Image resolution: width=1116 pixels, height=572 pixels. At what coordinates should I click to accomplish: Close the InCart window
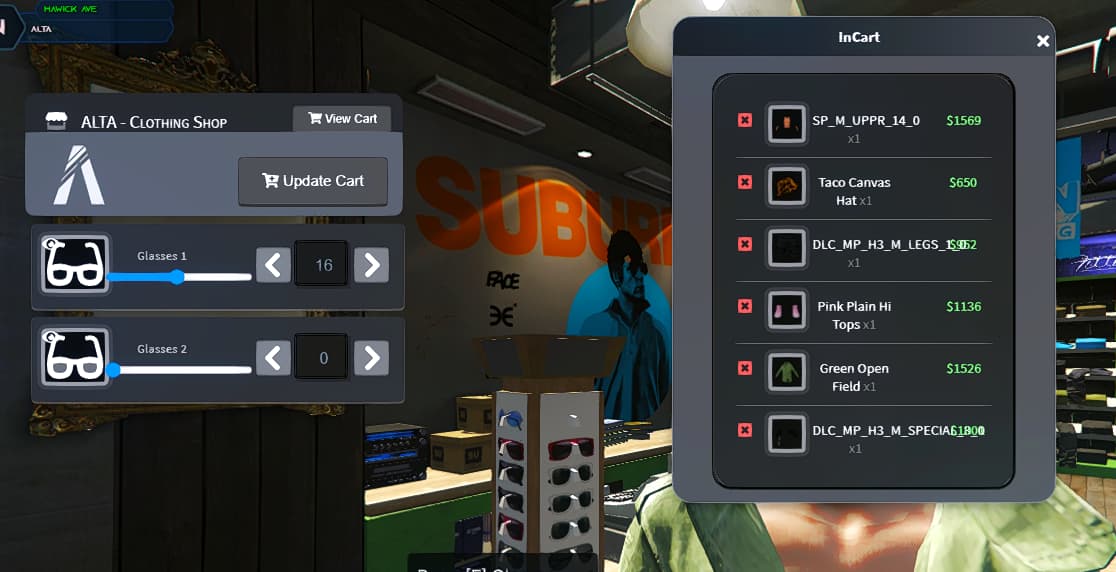[1043, 41]
